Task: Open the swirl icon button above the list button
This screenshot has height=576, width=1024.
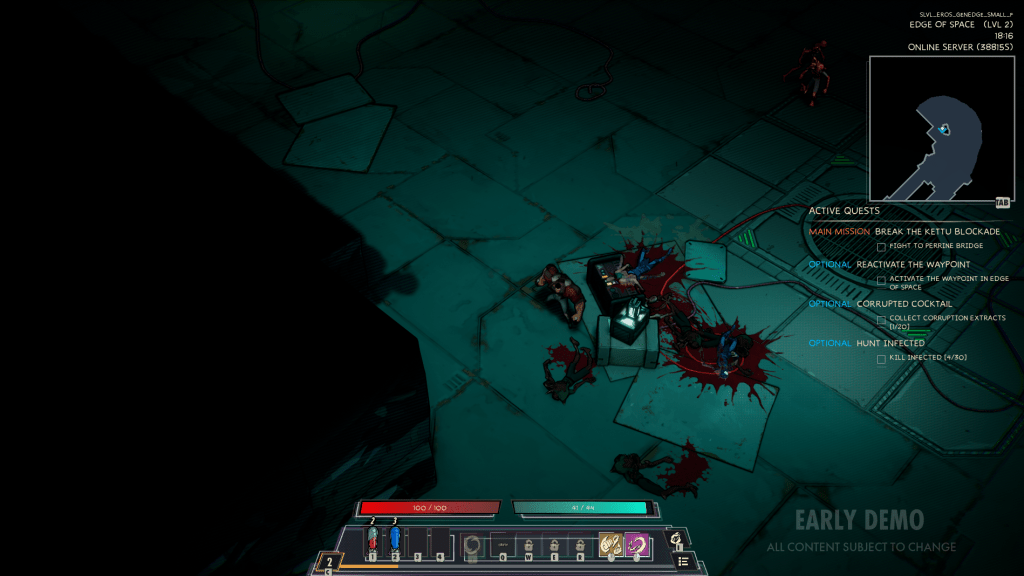Action: (677, 539)
